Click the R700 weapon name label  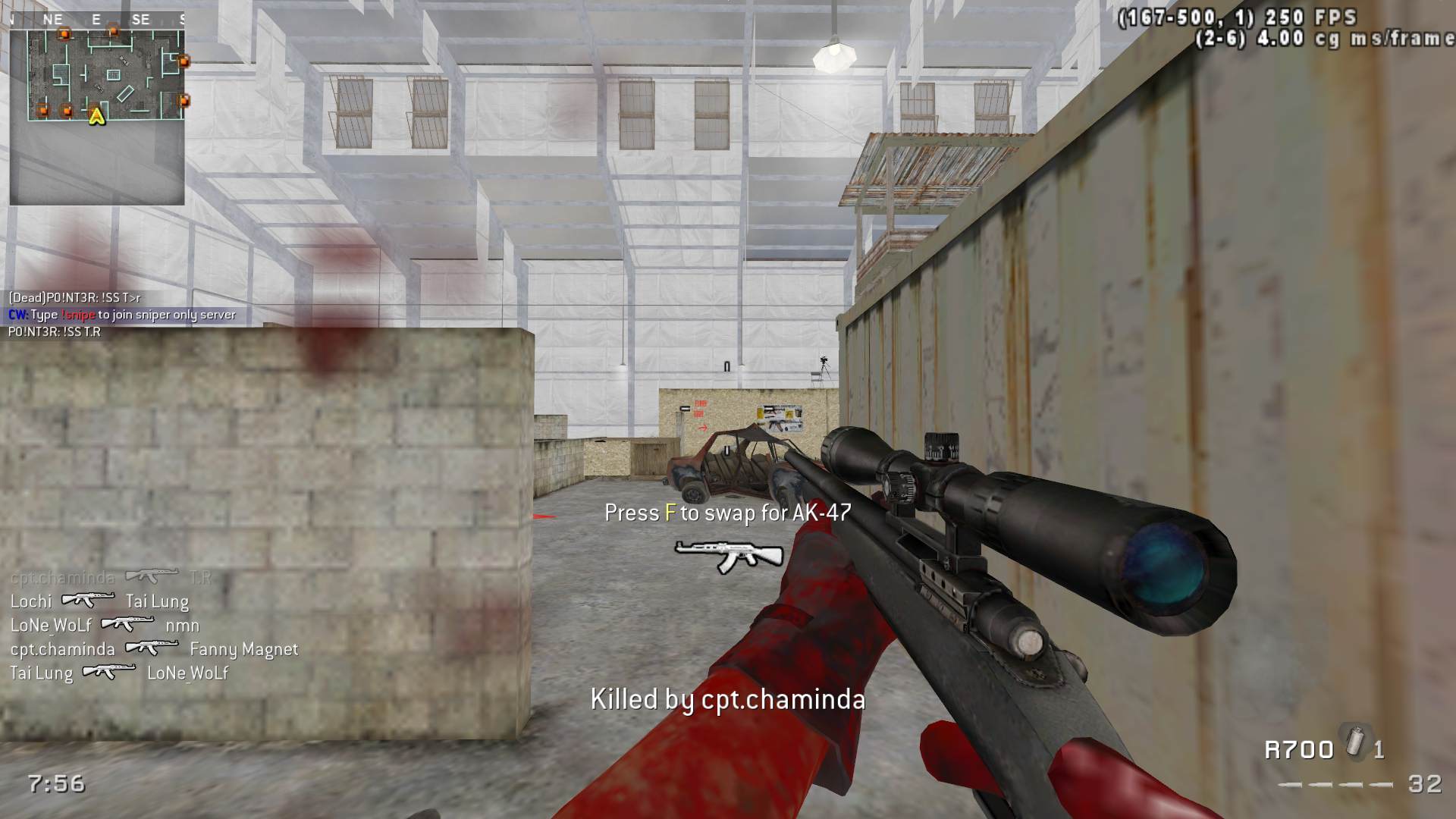(1298, 750)
